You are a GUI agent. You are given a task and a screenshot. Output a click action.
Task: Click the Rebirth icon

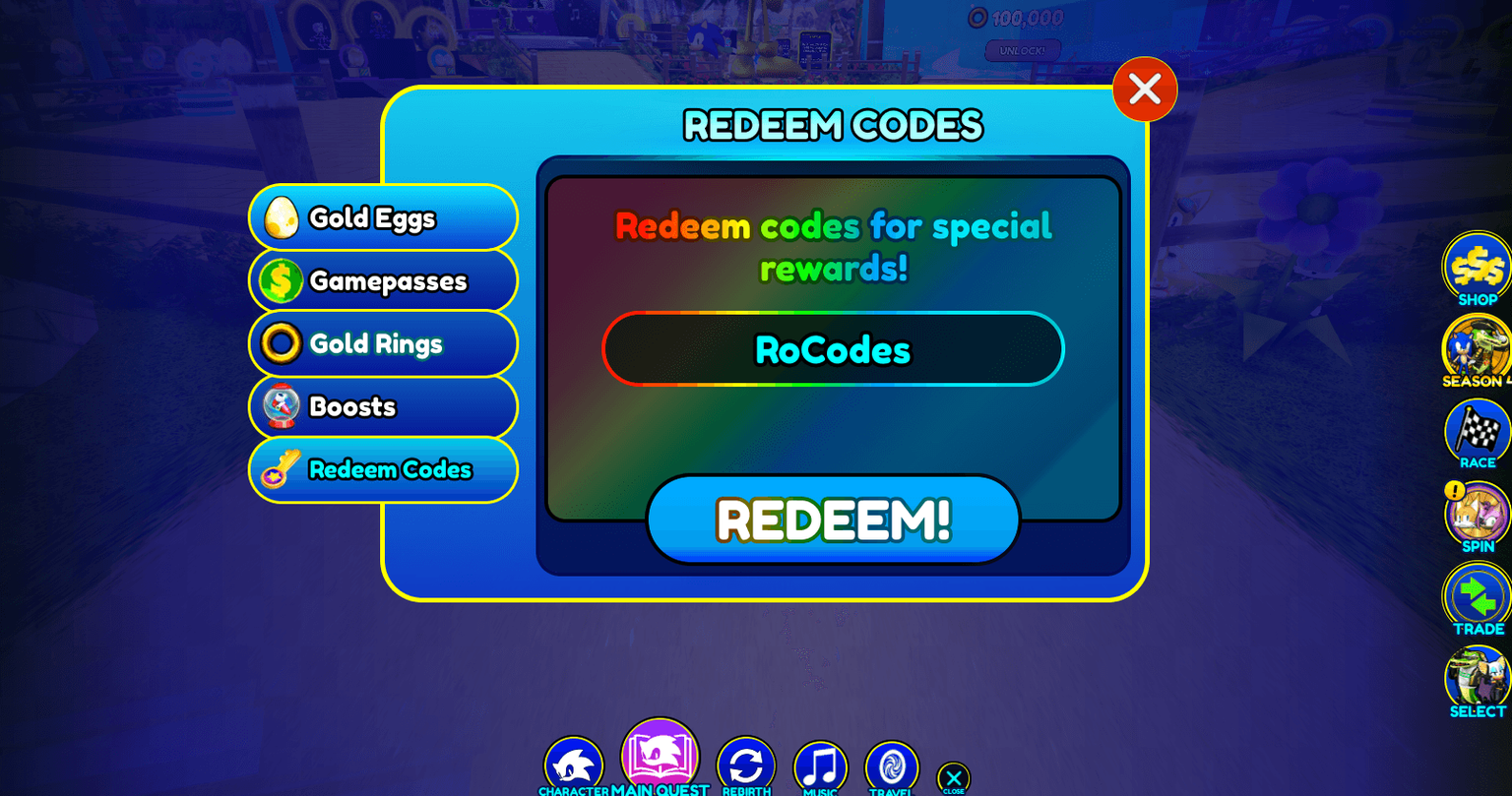(x=745, y=765)
